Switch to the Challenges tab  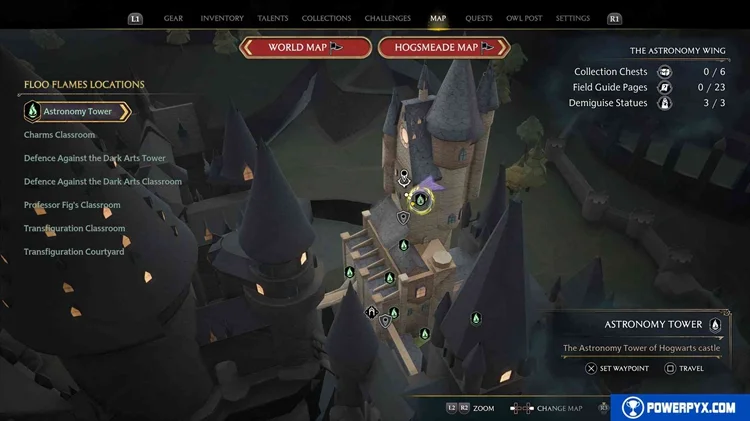pos(387,18)
